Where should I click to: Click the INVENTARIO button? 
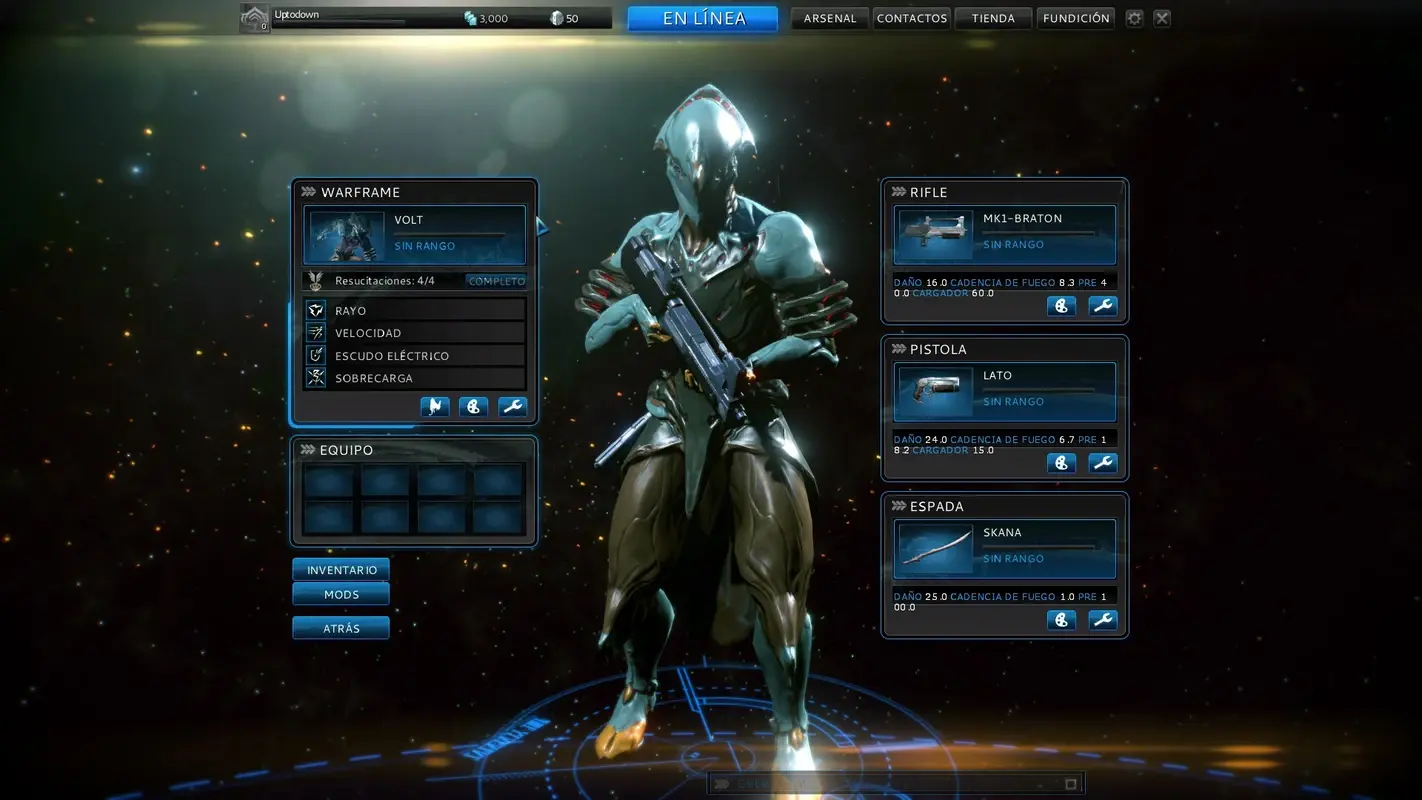pos(340,569)
